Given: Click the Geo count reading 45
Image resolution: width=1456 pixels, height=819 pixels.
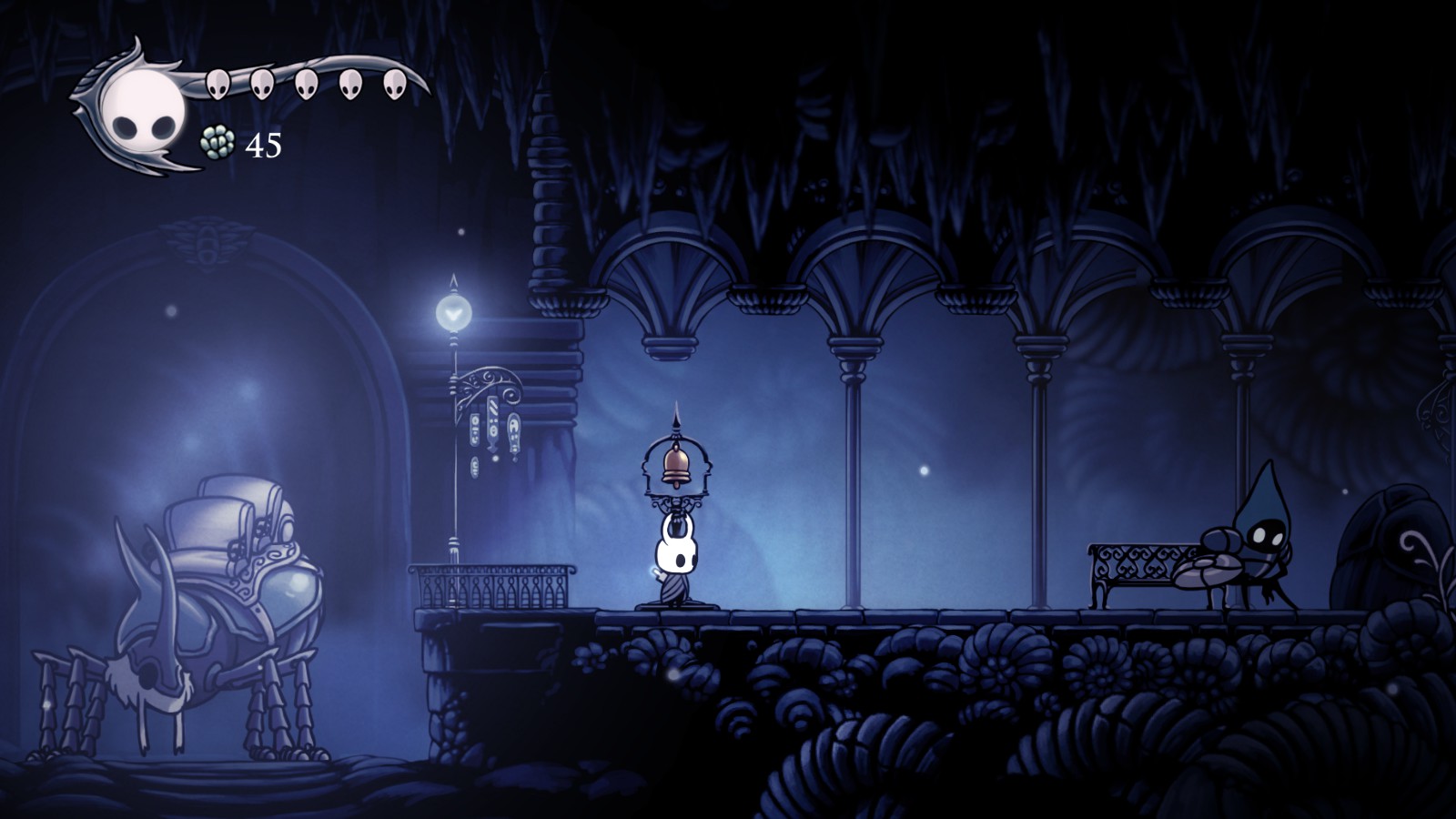Looking at the screenshot, I should coord(261,146).
